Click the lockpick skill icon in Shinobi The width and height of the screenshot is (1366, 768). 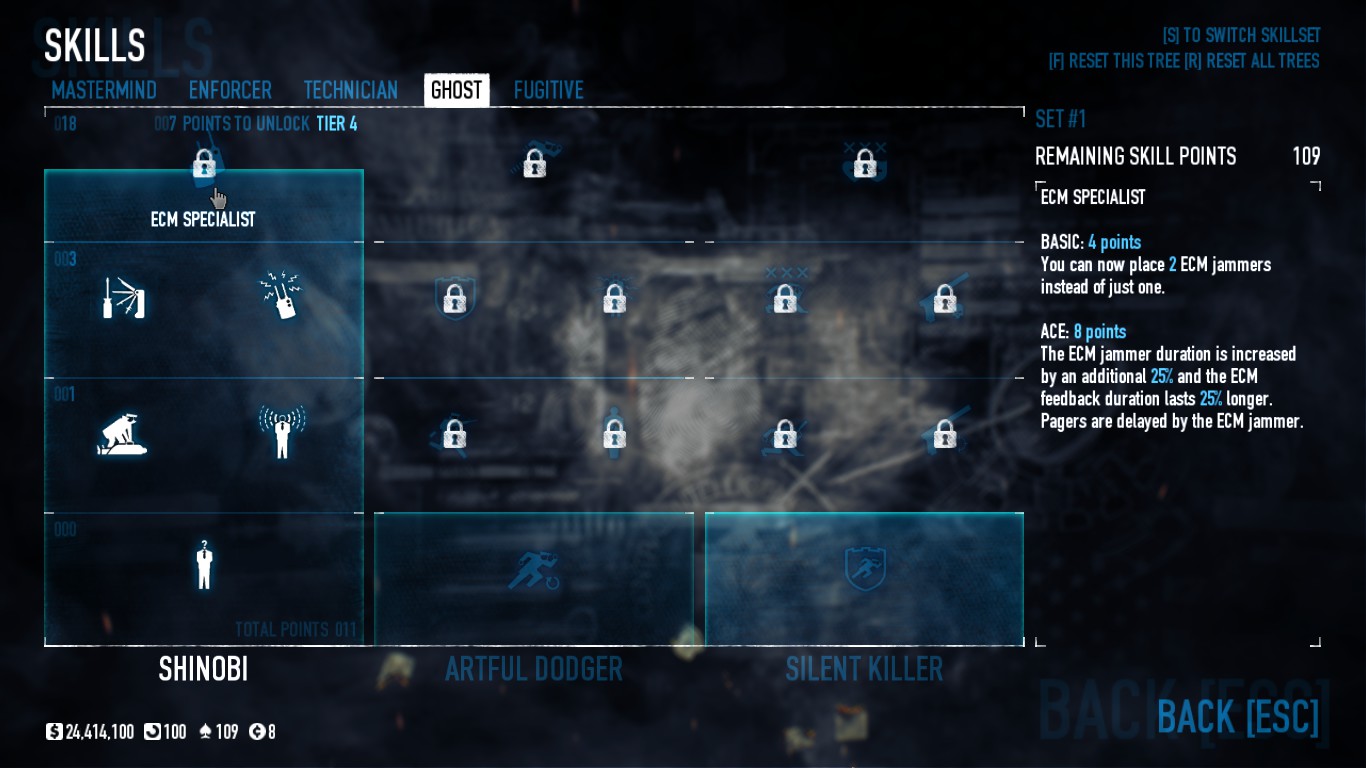124,298
